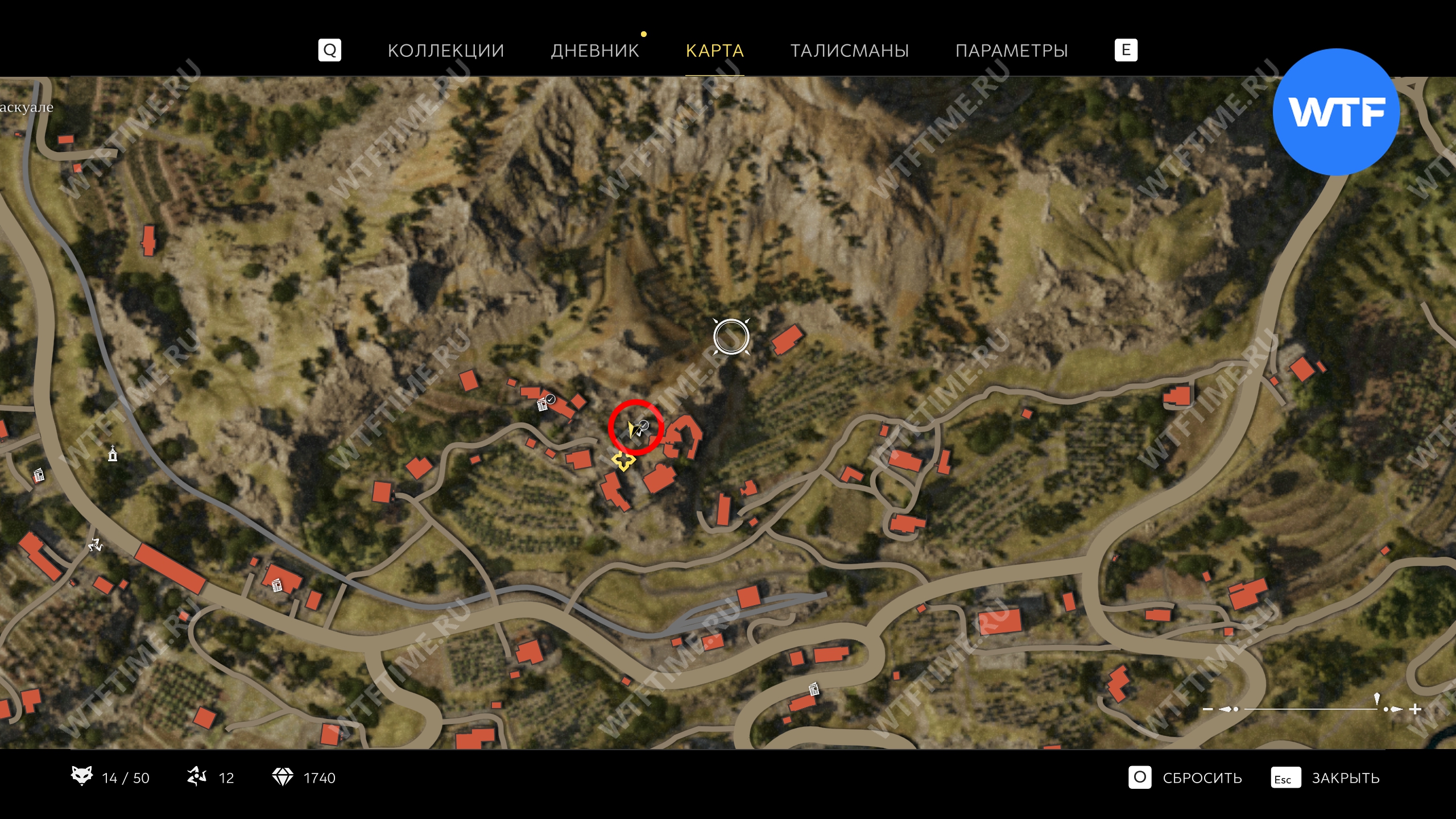Switch to the Коллекции tab

445,51
